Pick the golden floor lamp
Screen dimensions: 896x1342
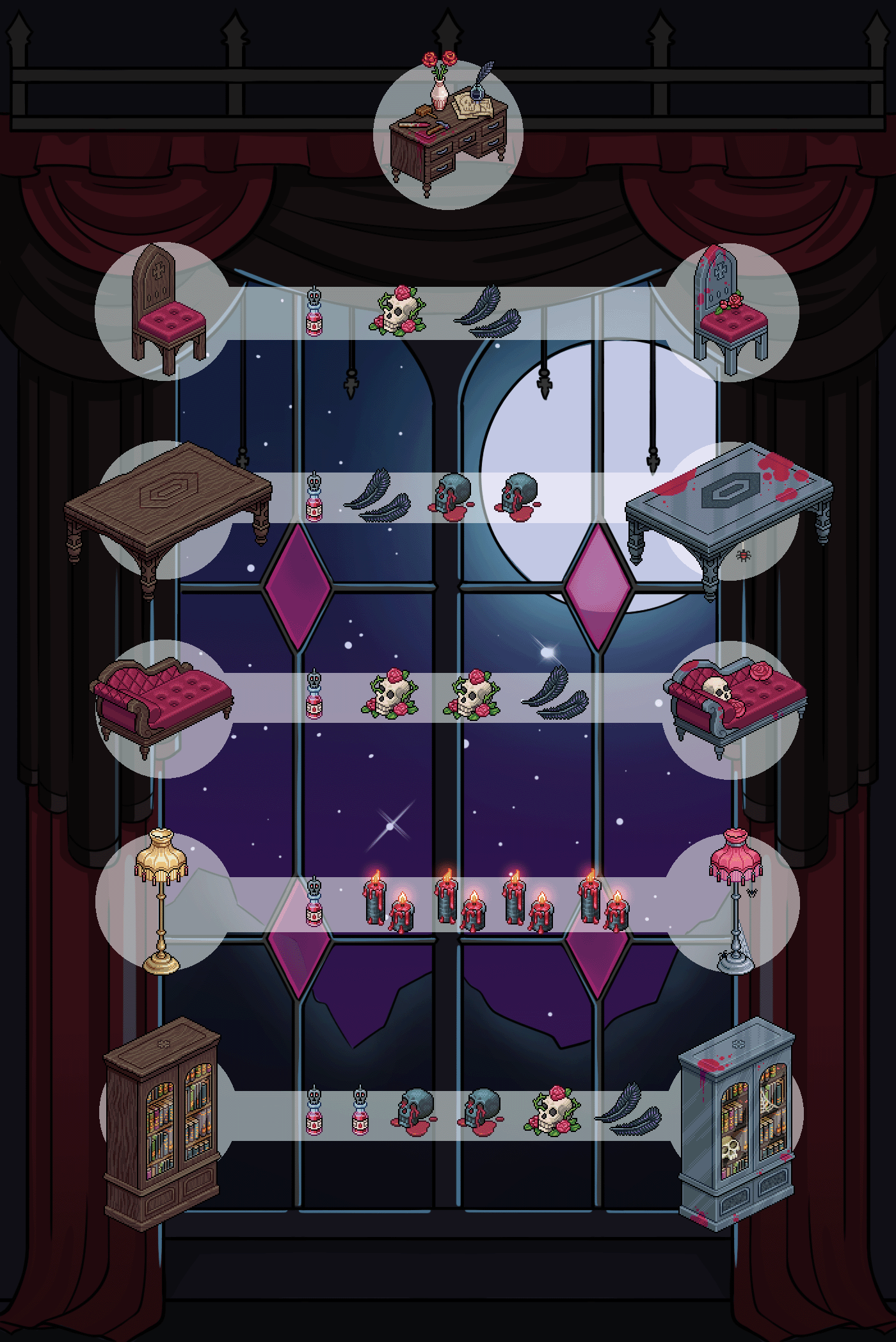[x=160, y=900]
